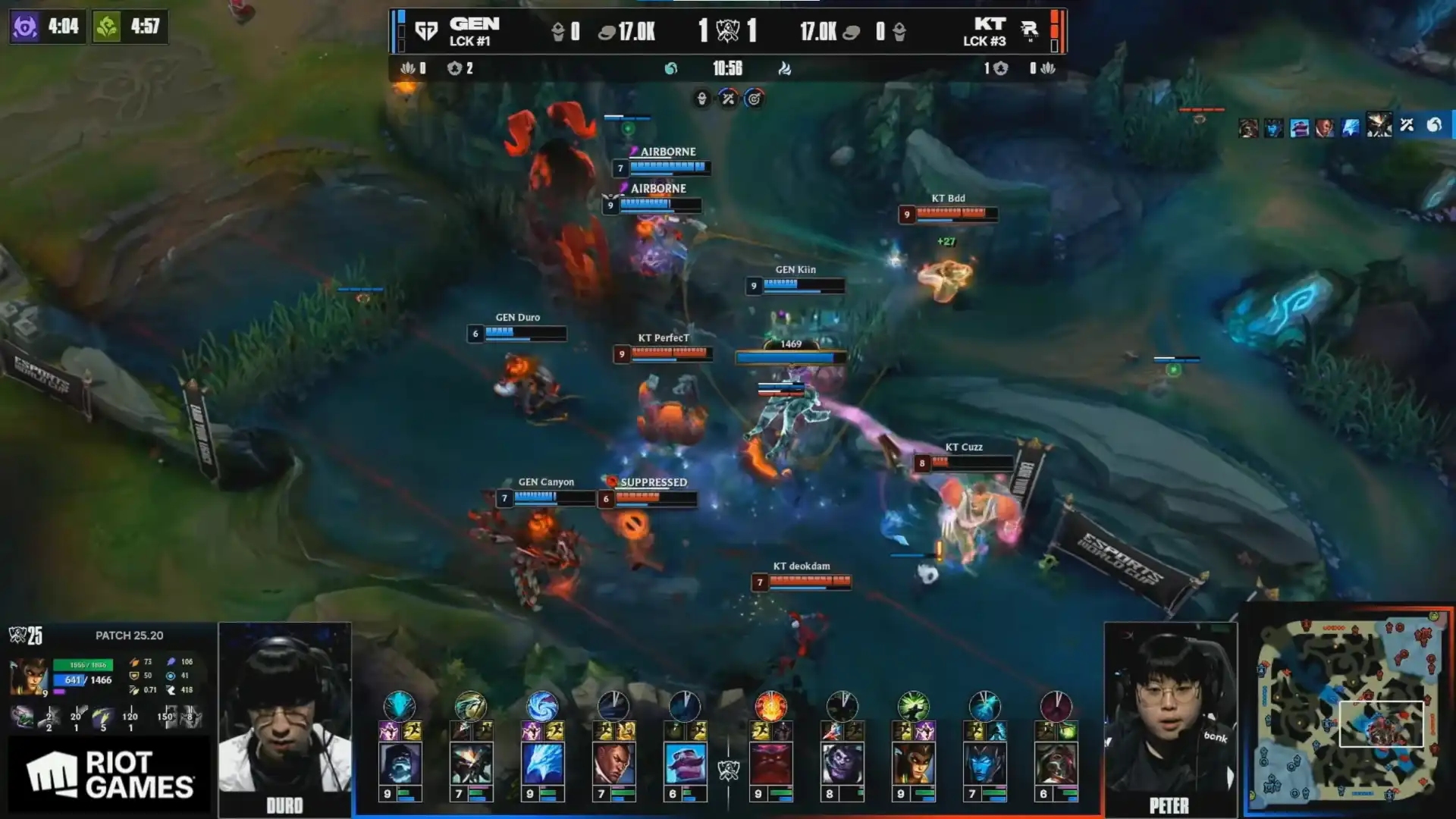The image size is (1456, 819).
Task: Click the fiery ultimate icon above Ornn's portrait
Action: 770,706
